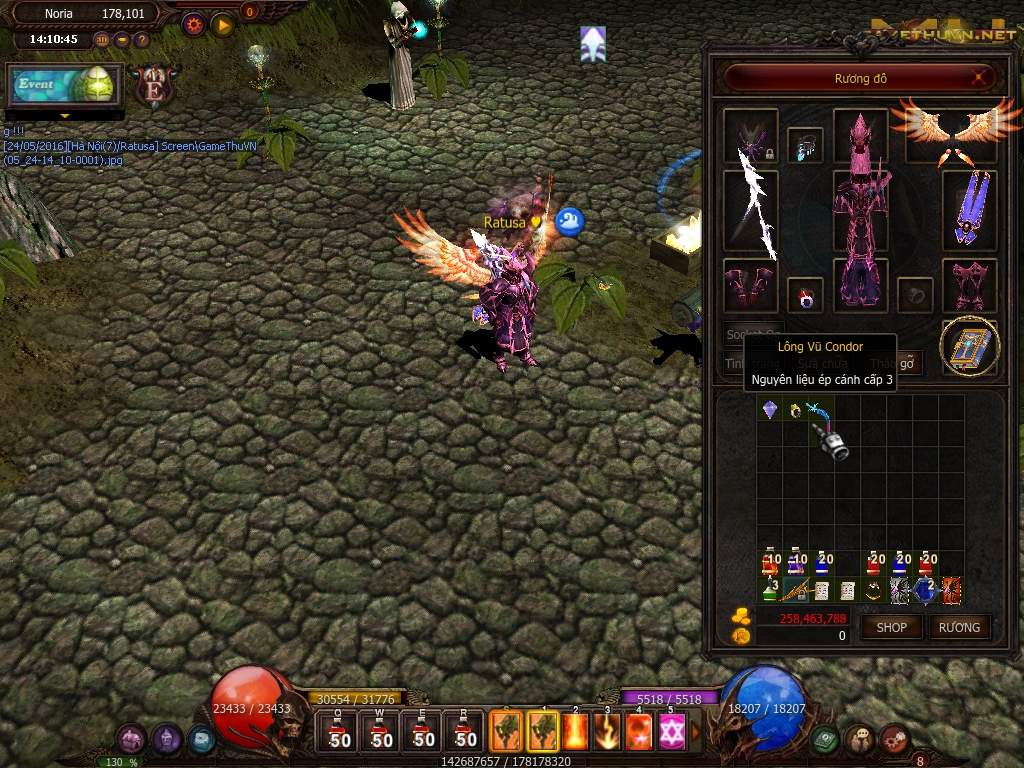Screen dimensions: 1024x768
Task: Activate the skill in slot 3
Action: (x=607, y=732)
